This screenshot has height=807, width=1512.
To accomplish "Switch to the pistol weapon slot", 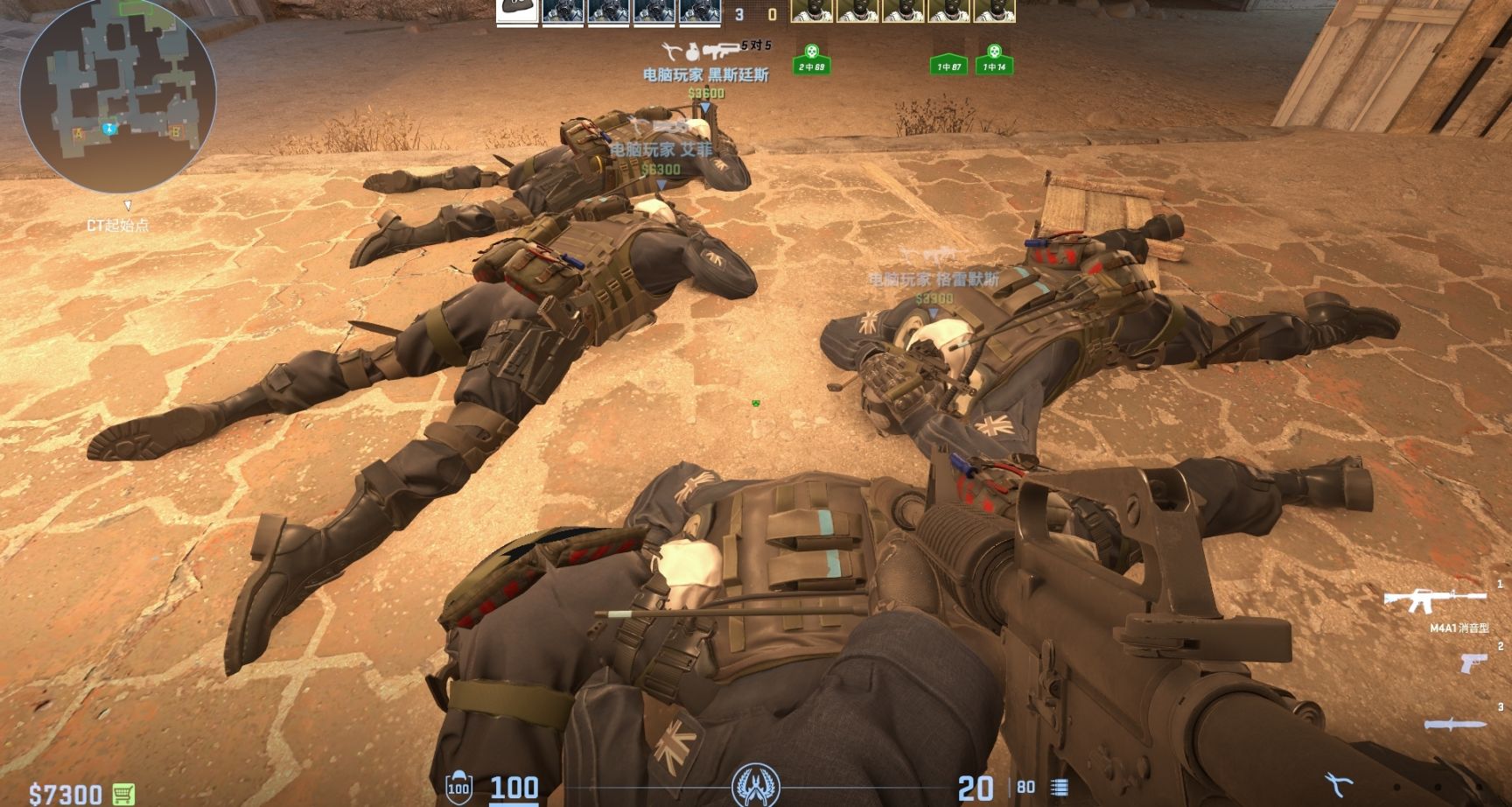I will pos(1473,663).
